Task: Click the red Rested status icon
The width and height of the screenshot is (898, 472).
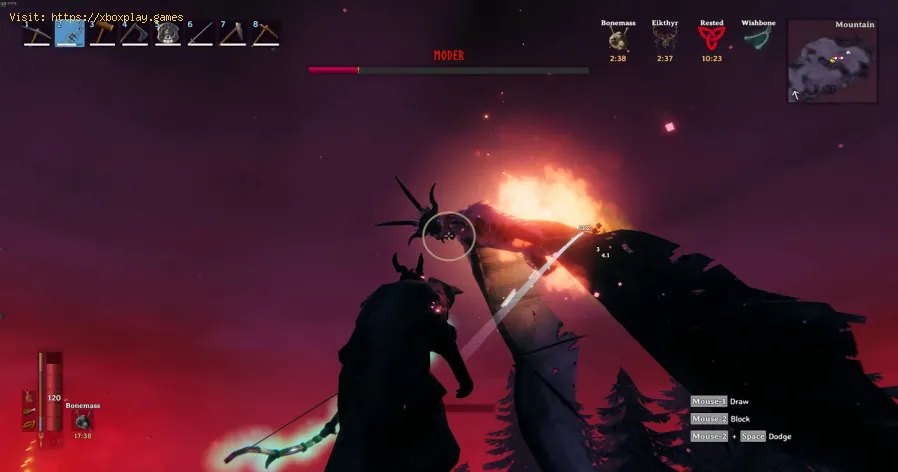Action: pos(711,39)
